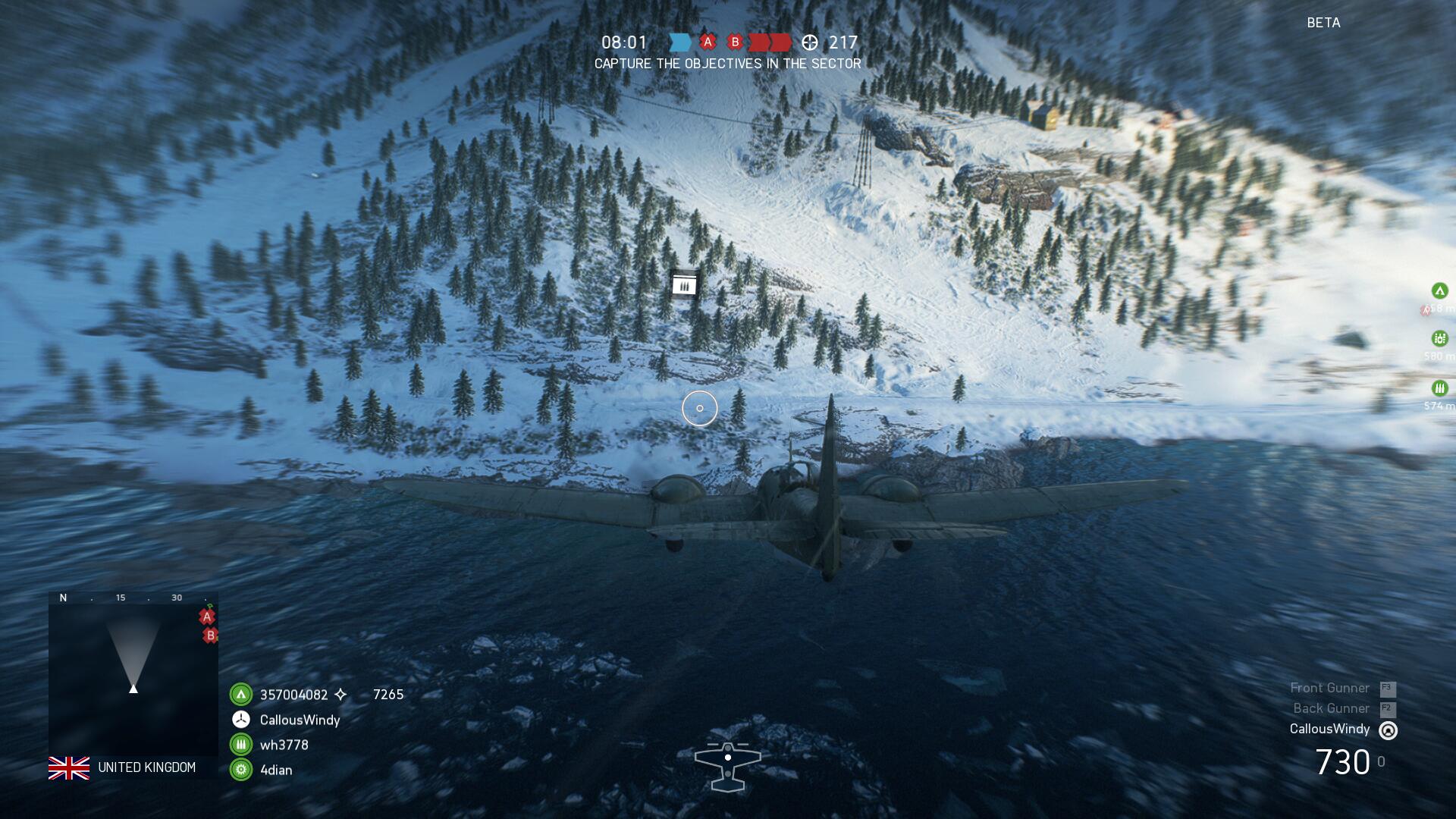The image size is (1456, 819).
Task: Click the aircraft status silhouette icon
Action: click(x=727, y=766)
